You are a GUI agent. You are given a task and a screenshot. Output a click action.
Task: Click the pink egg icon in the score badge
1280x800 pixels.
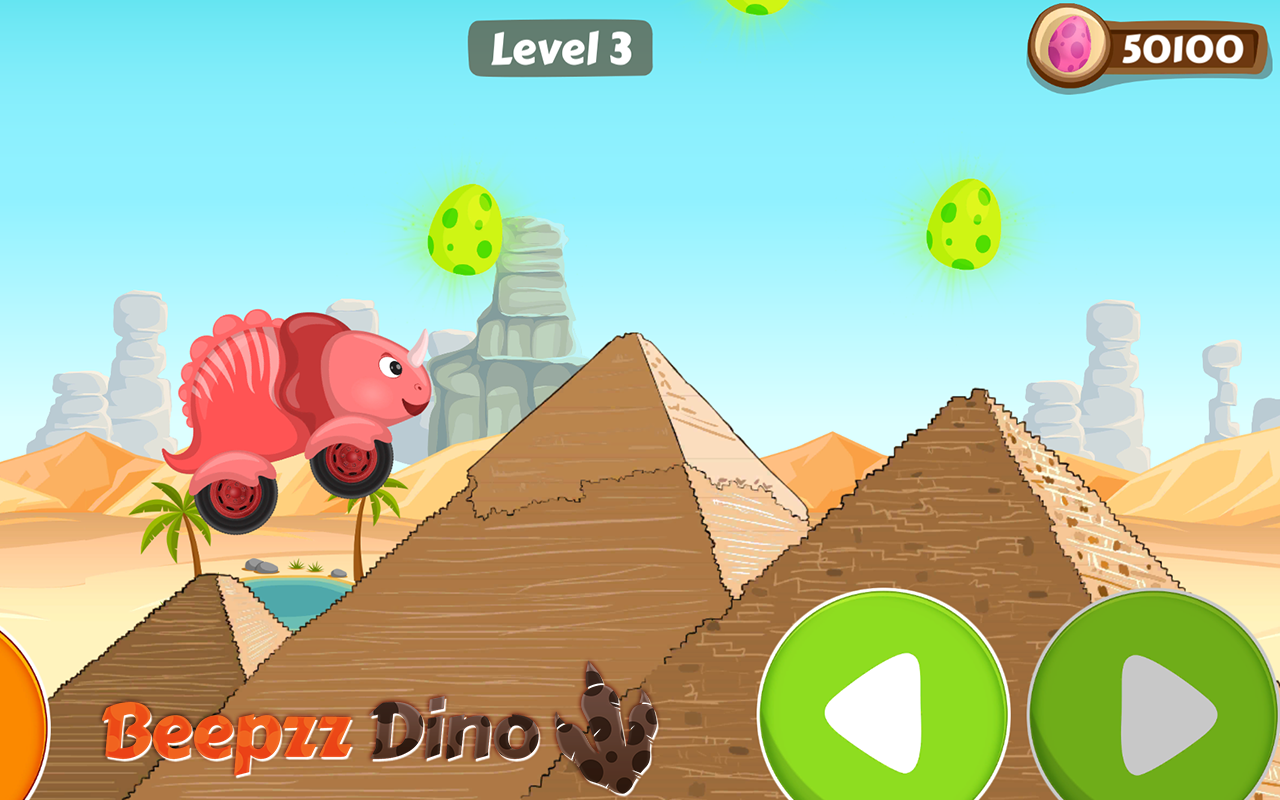tap(1068, 44)
